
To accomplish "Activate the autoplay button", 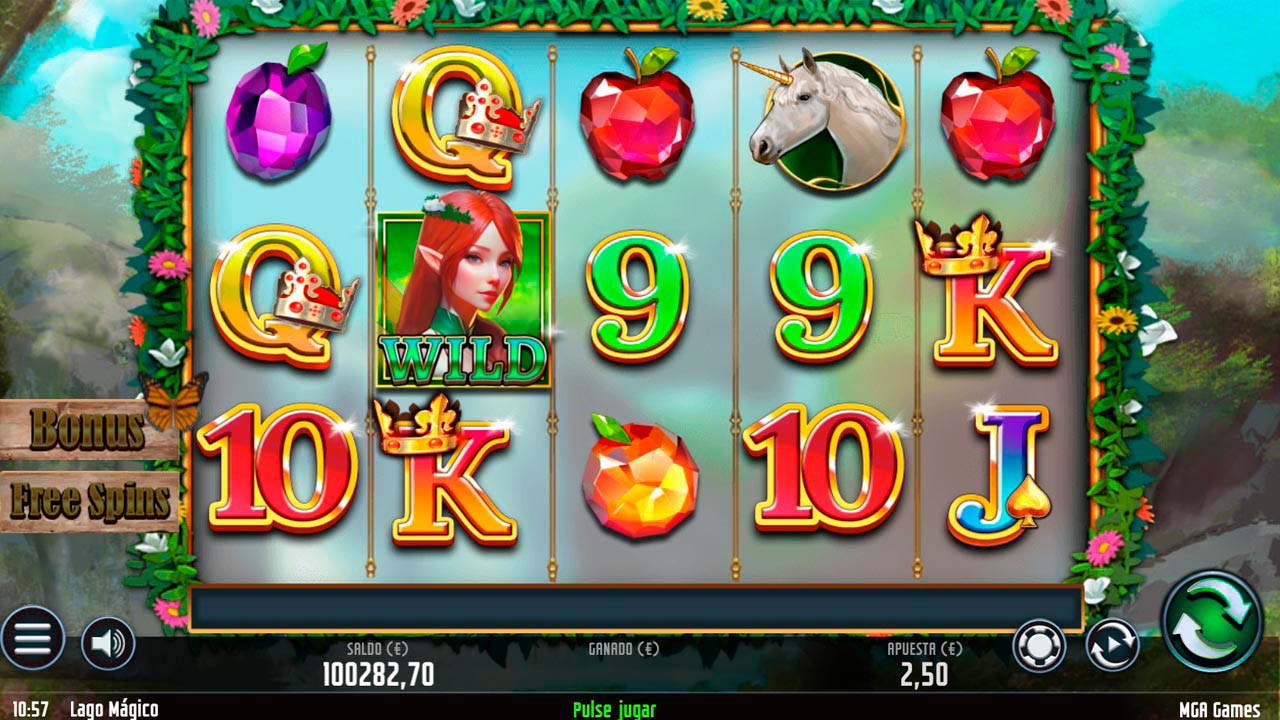I will (x=1112, y=645).
